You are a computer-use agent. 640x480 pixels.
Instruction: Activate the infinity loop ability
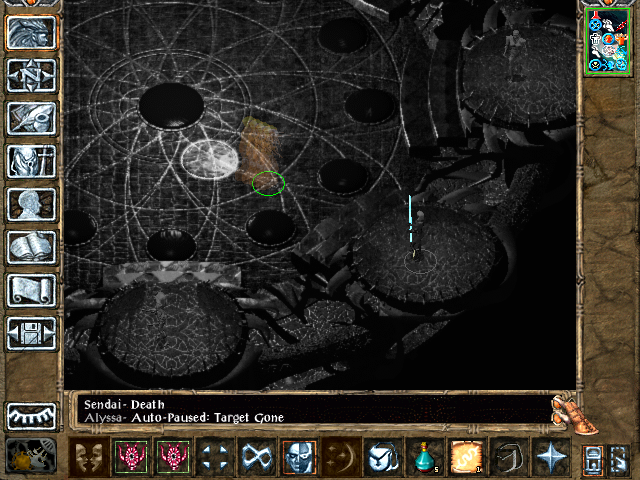tap(255, 458)
